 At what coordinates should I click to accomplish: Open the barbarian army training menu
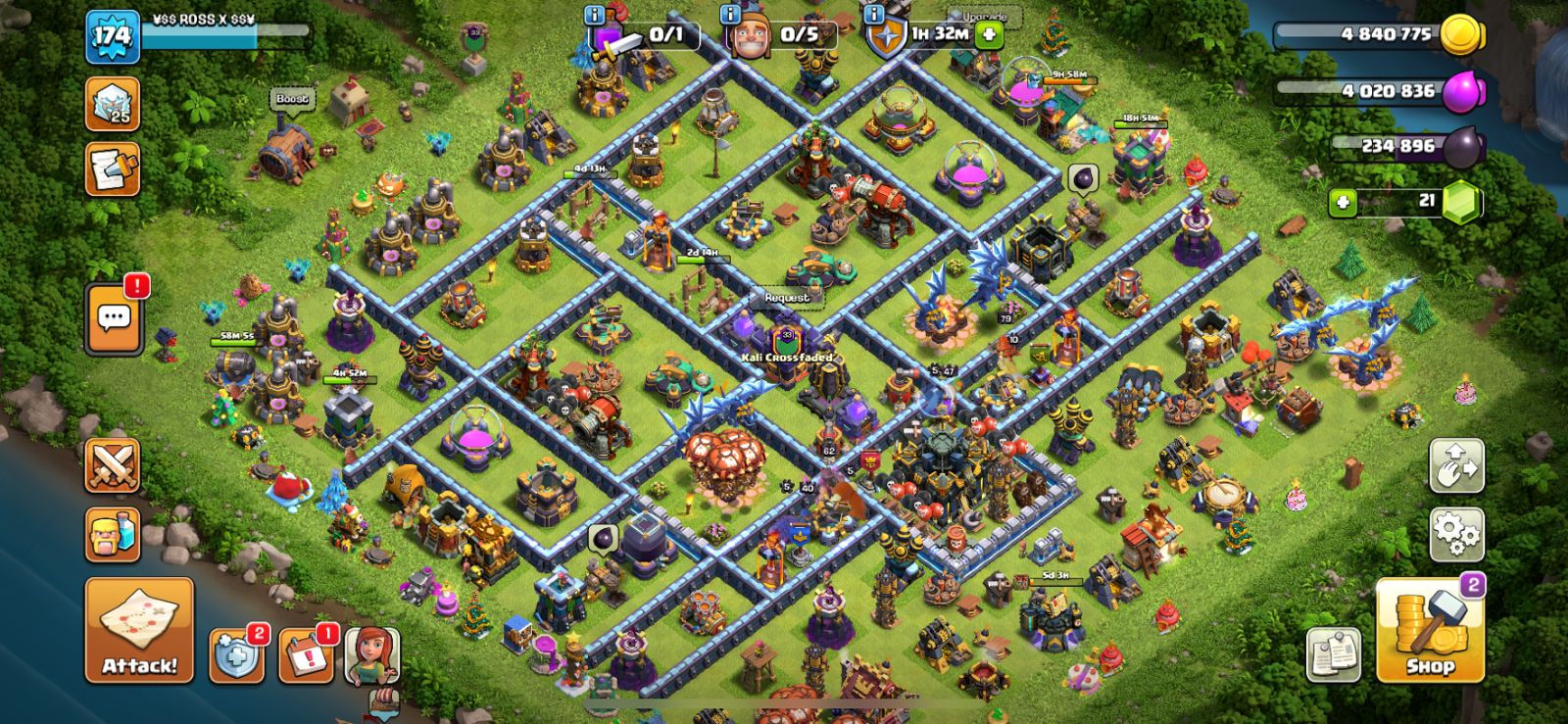pos(113,535)
